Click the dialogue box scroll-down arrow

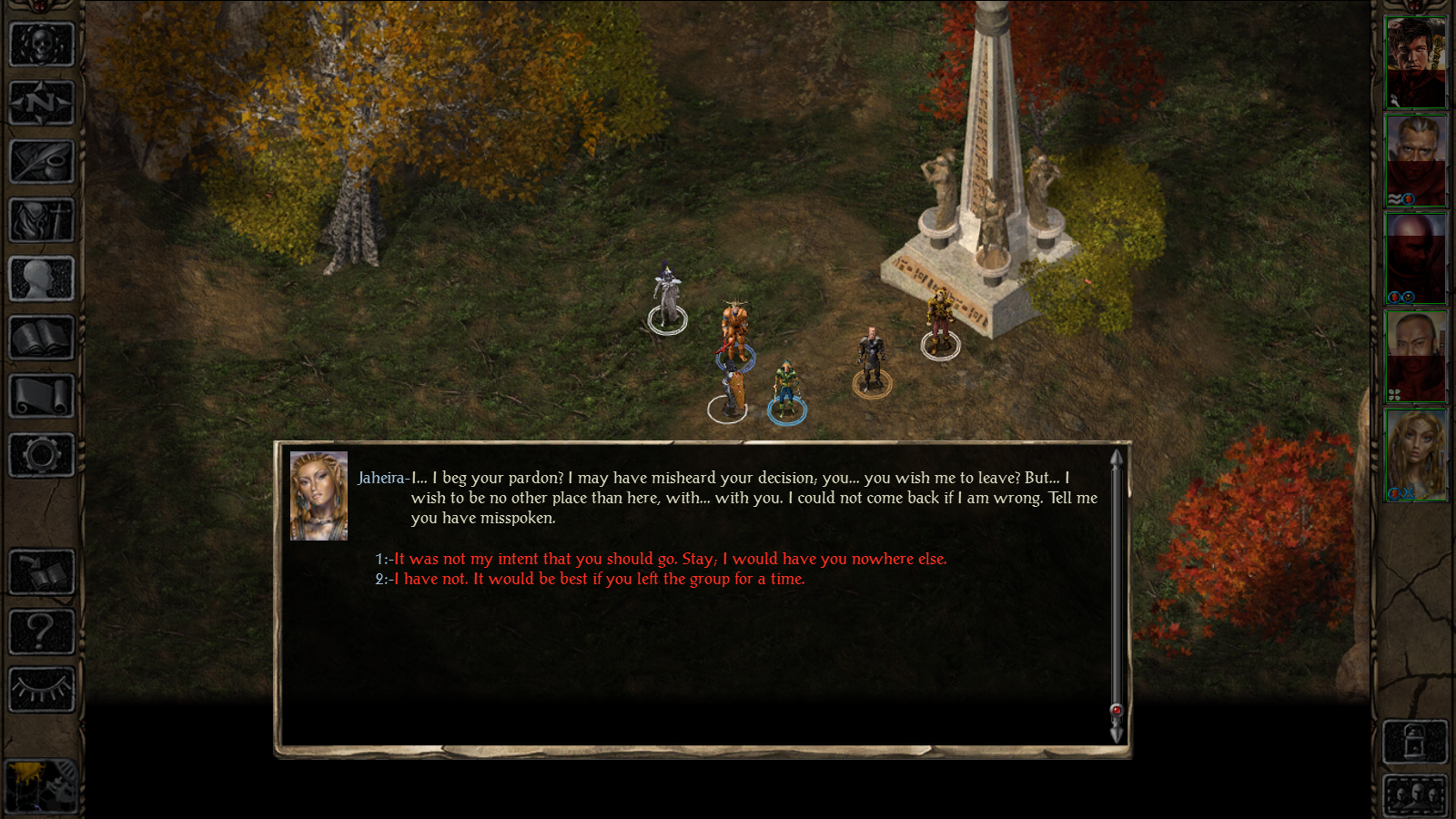[1117, 733]
